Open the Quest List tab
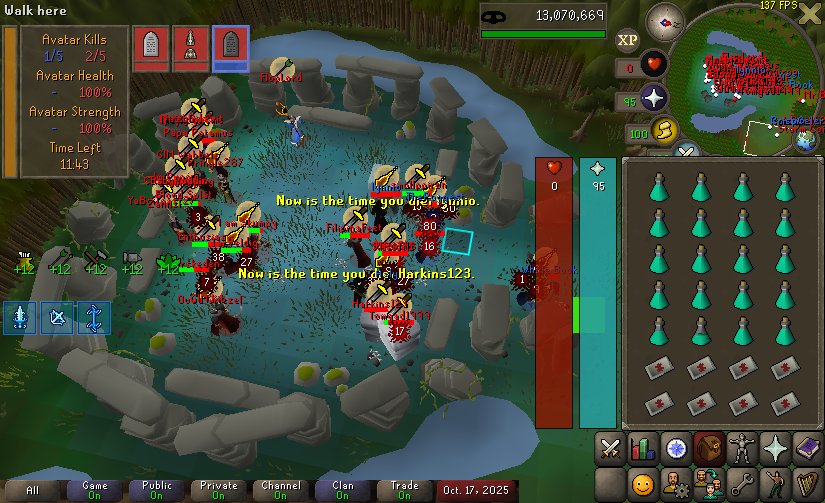The image size is (825, 503). (x=677, y=448)
